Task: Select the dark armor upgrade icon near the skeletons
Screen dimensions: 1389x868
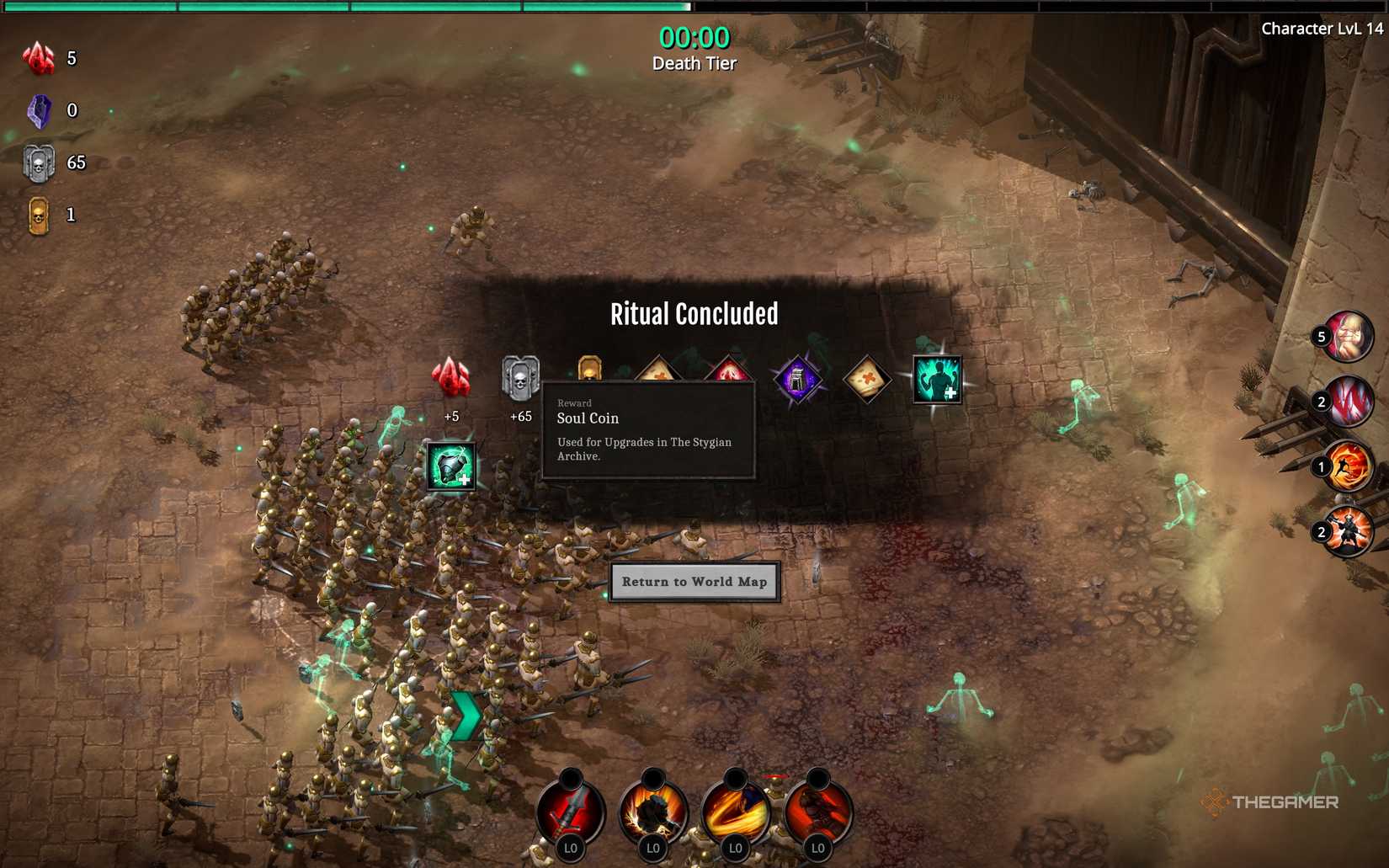Action: pyautogui.click(x=450, y=467)
